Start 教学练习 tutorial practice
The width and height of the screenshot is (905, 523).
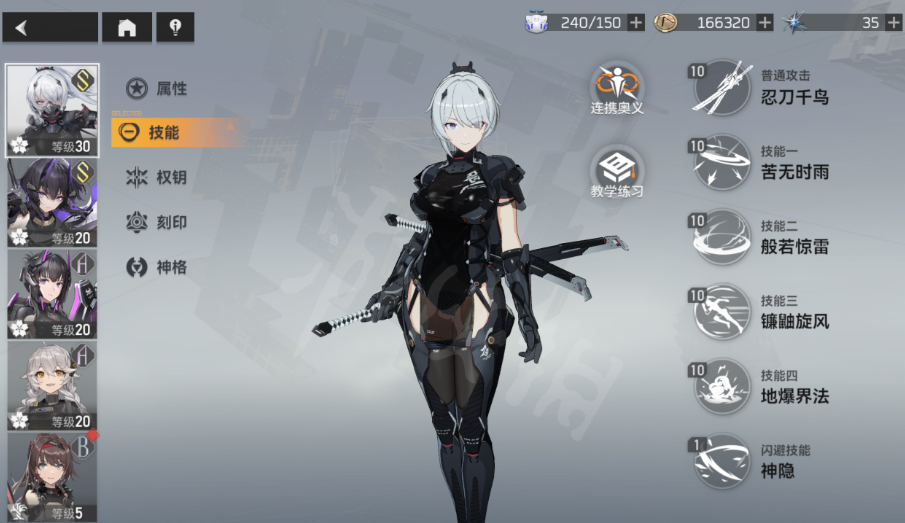point(617,172)
